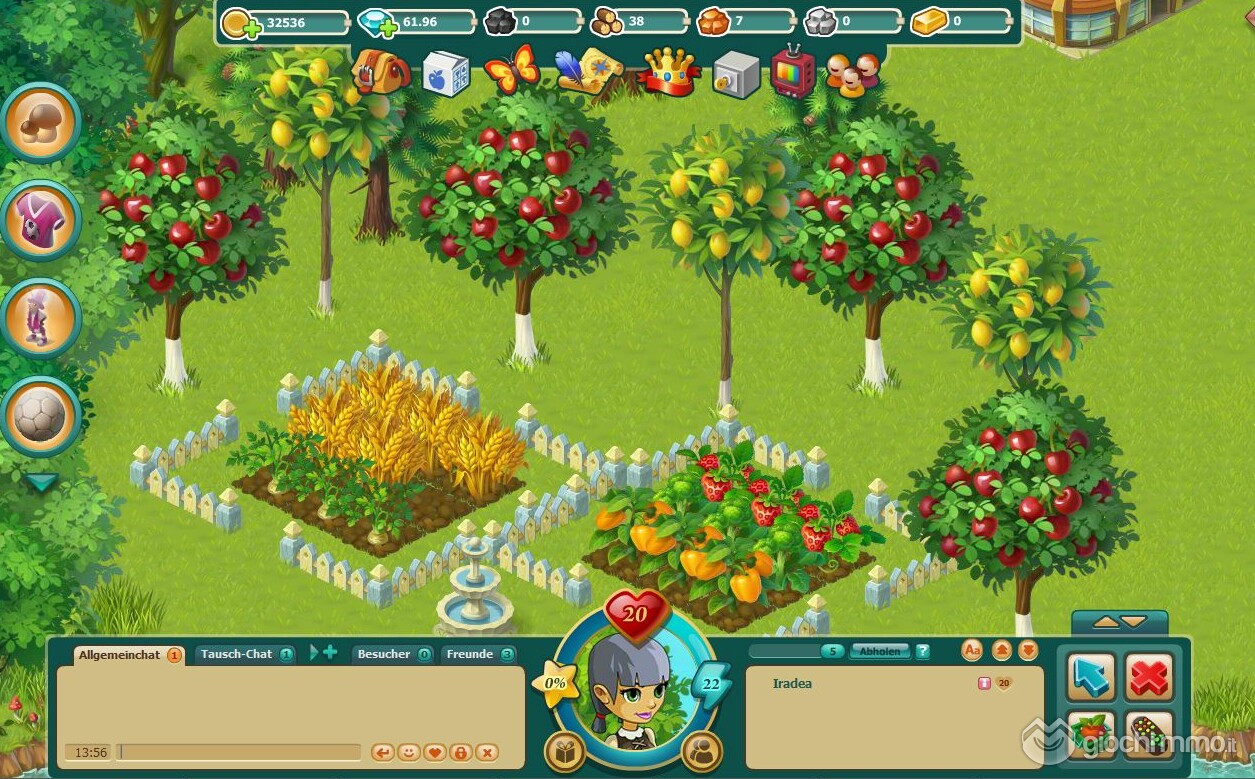
Task: Click the Abholen button
Action: tap(880, 651)
